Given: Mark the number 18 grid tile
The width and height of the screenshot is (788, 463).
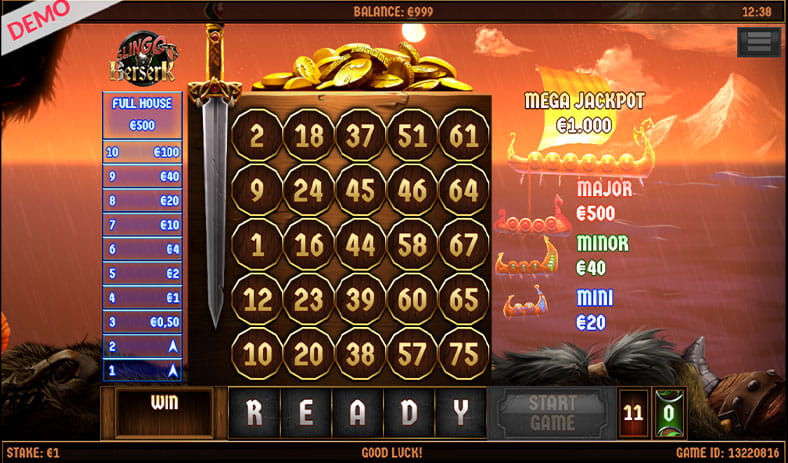Looking at the screenshot, I should click(x=308, y=136).
